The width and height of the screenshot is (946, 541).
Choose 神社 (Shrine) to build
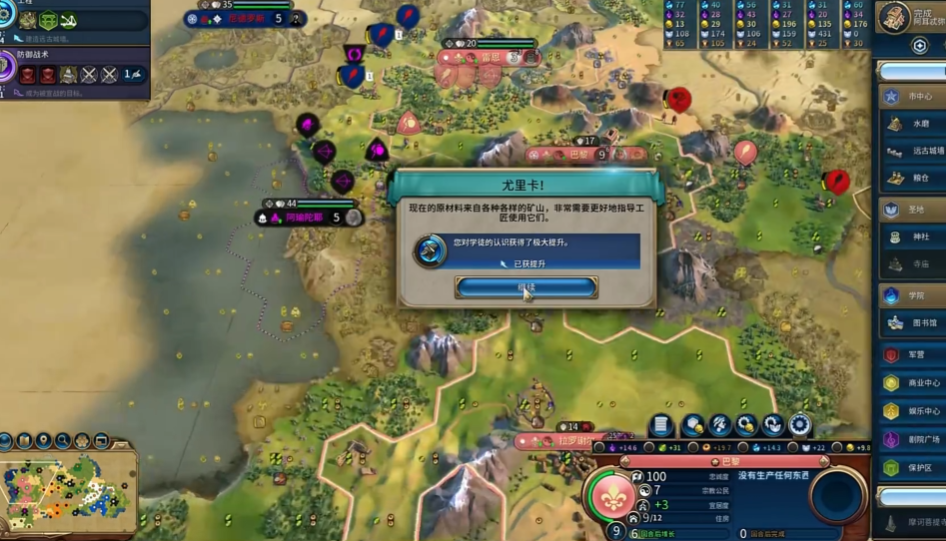coord(912,237)
